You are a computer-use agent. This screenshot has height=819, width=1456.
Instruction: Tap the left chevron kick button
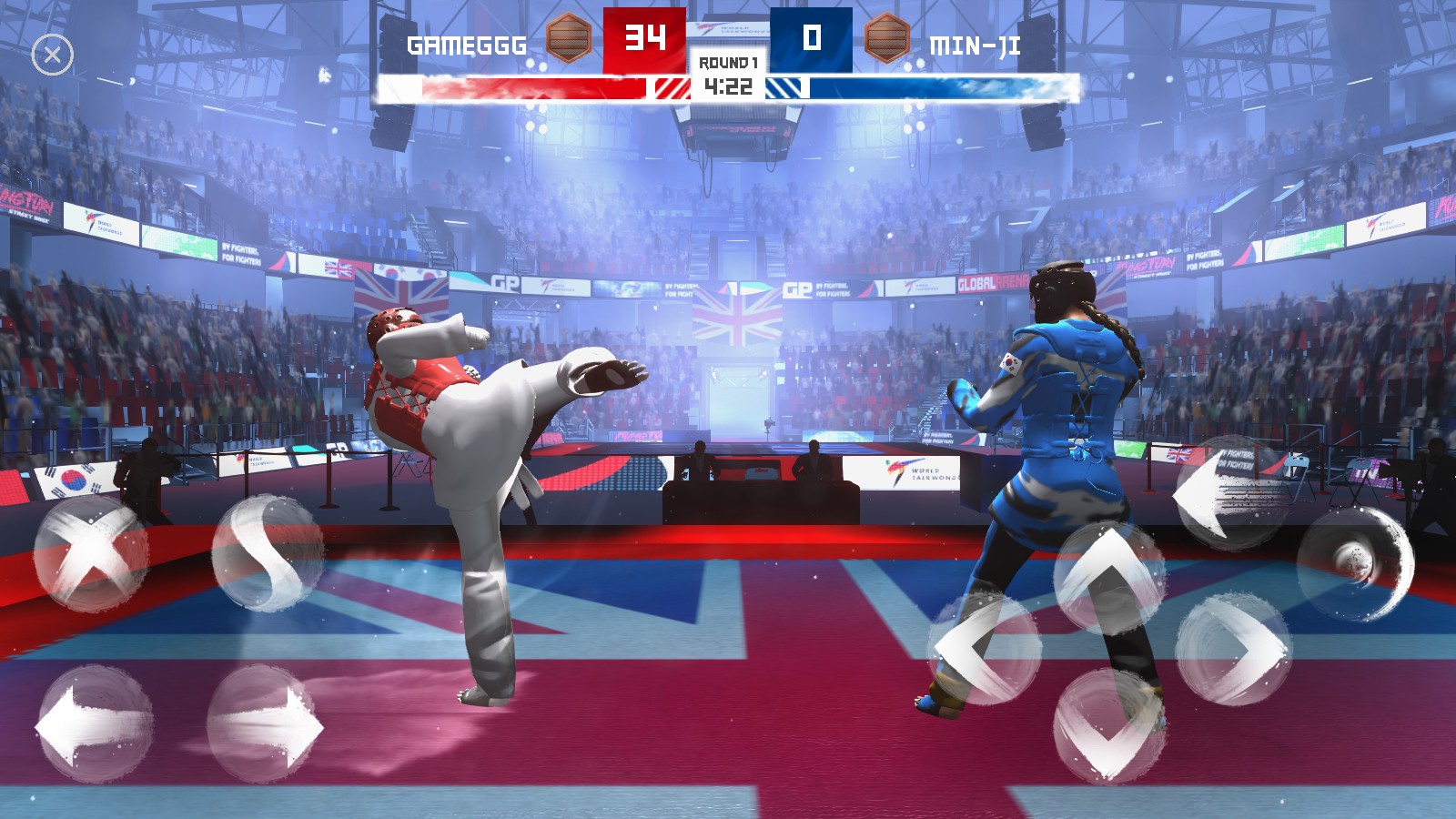click(985, 648)
